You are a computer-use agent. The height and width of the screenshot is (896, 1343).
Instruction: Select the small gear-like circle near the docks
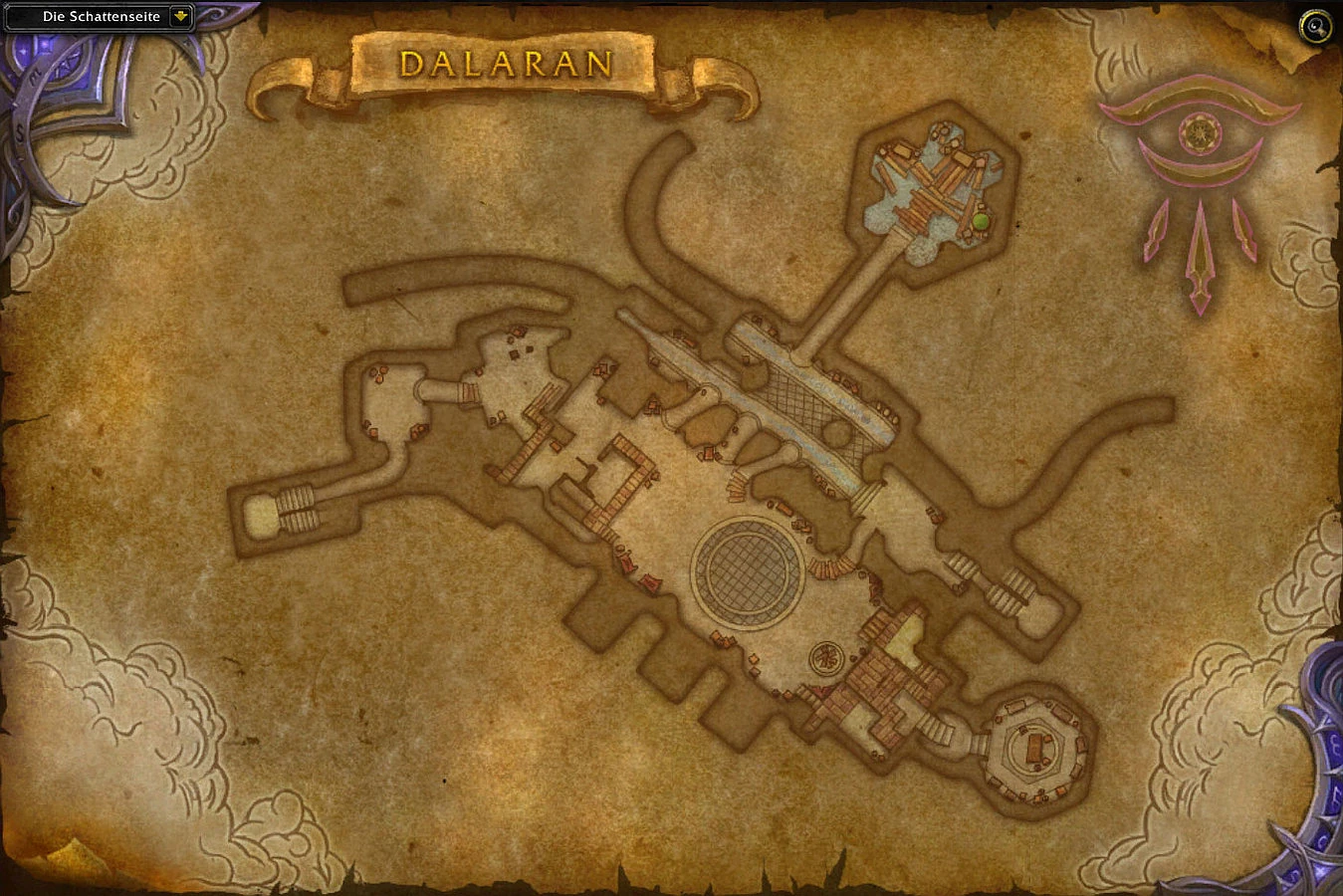pyautogui.click(x=826, y=658)
